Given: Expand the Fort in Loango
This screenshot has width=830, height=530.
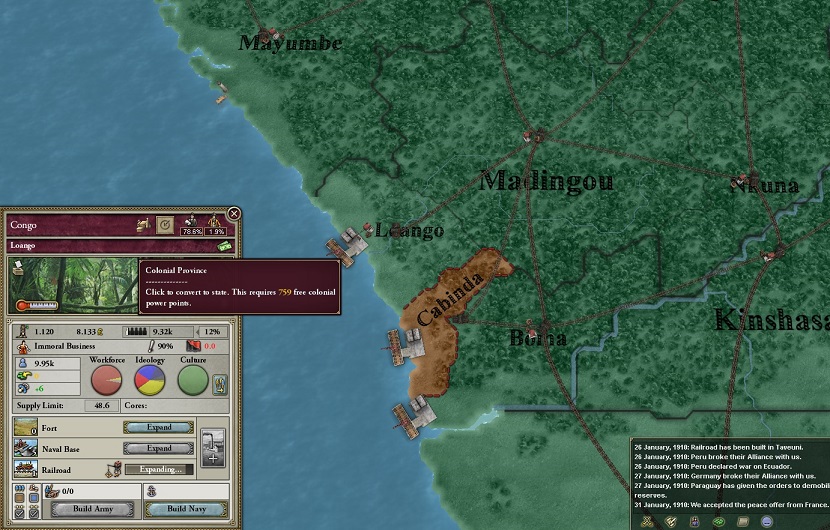Looking at the screenshot, I should [x=158, y=427].
